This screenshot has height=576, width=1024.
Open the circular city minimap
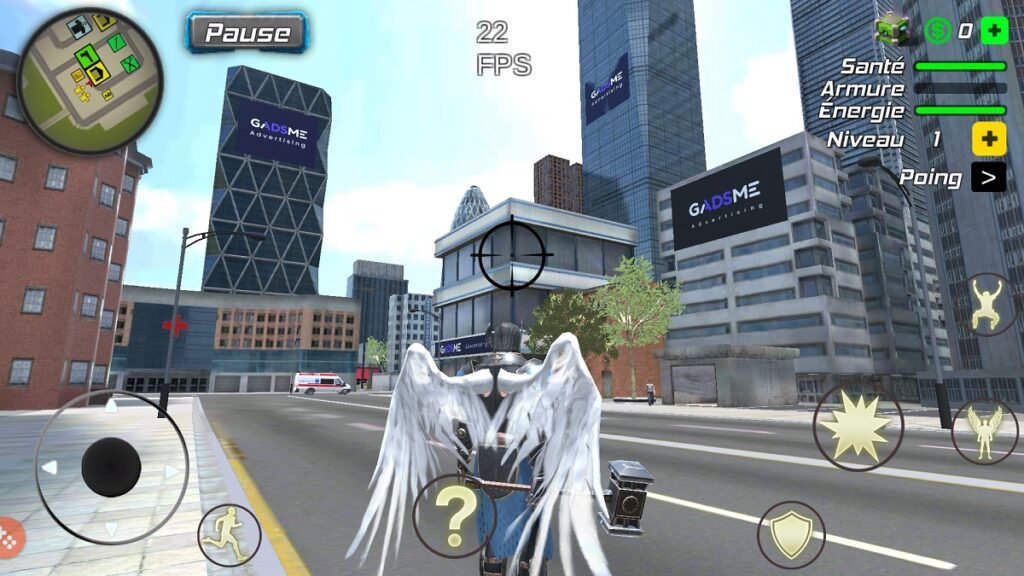pos(90,81)
